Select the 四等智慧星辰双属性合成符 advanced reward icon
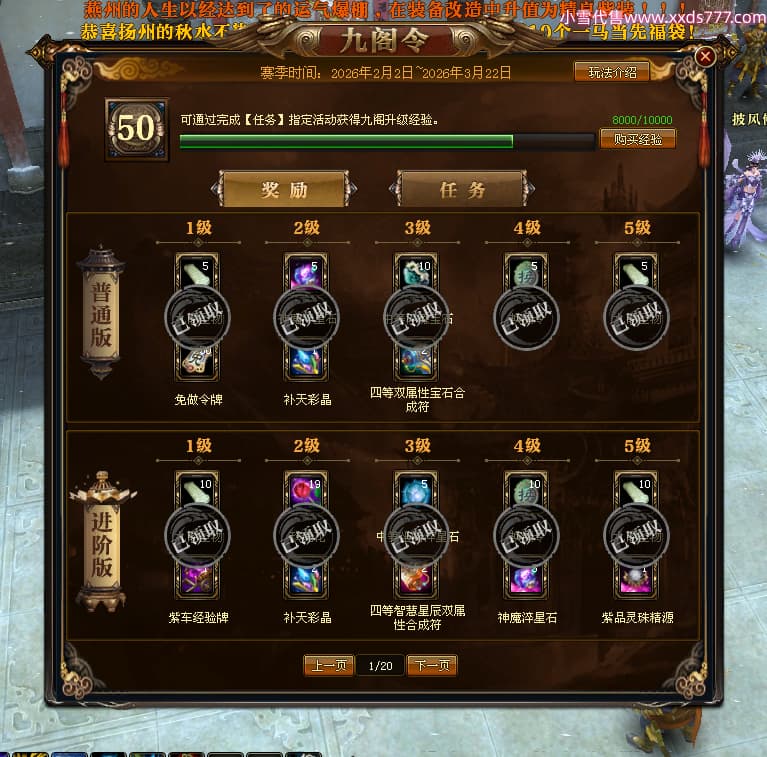 click(x=416, y=578)
